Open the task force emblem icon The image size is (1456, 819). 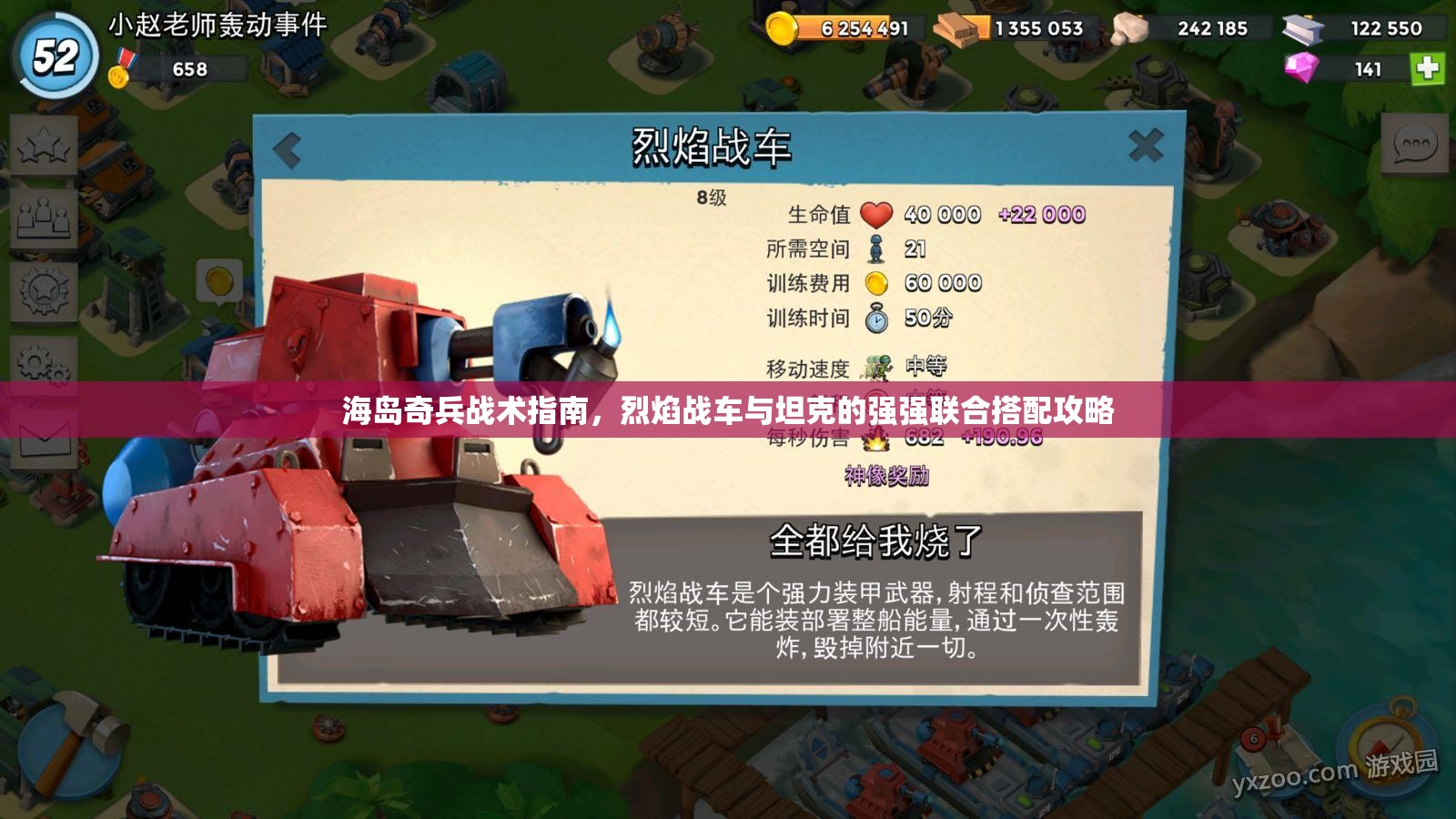pyautogui.click(x=43, y=289)
